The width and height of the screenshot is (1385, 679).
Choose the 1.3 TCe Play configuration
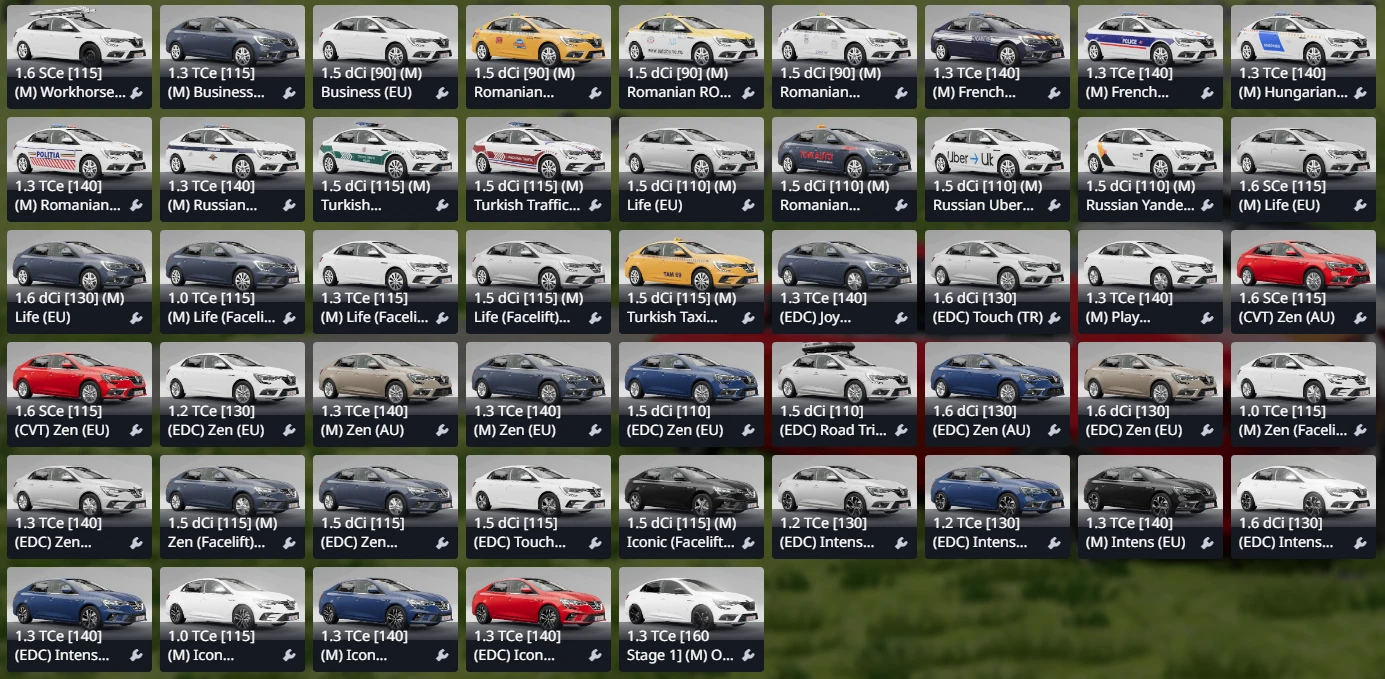pyautogui.click(x=1150, y=281)
